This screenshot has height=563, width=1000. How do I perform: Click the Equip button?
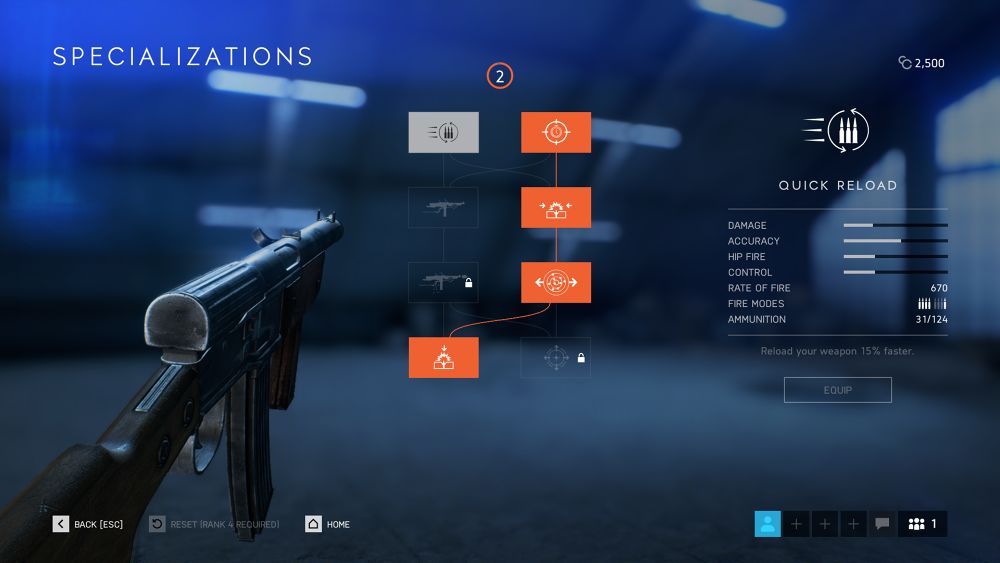[837, 390]
